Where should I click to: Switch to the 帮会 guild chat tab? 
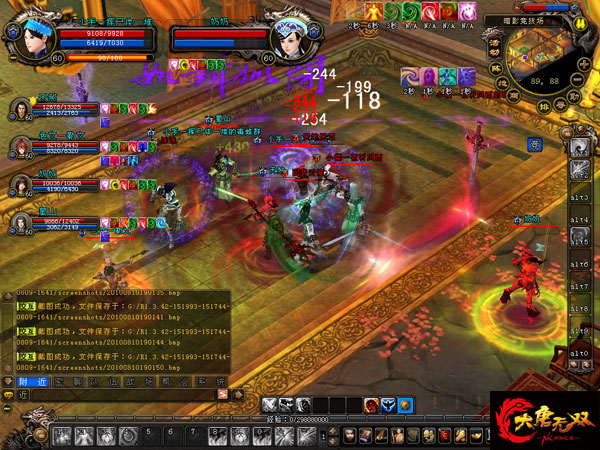tap(174, 383)
